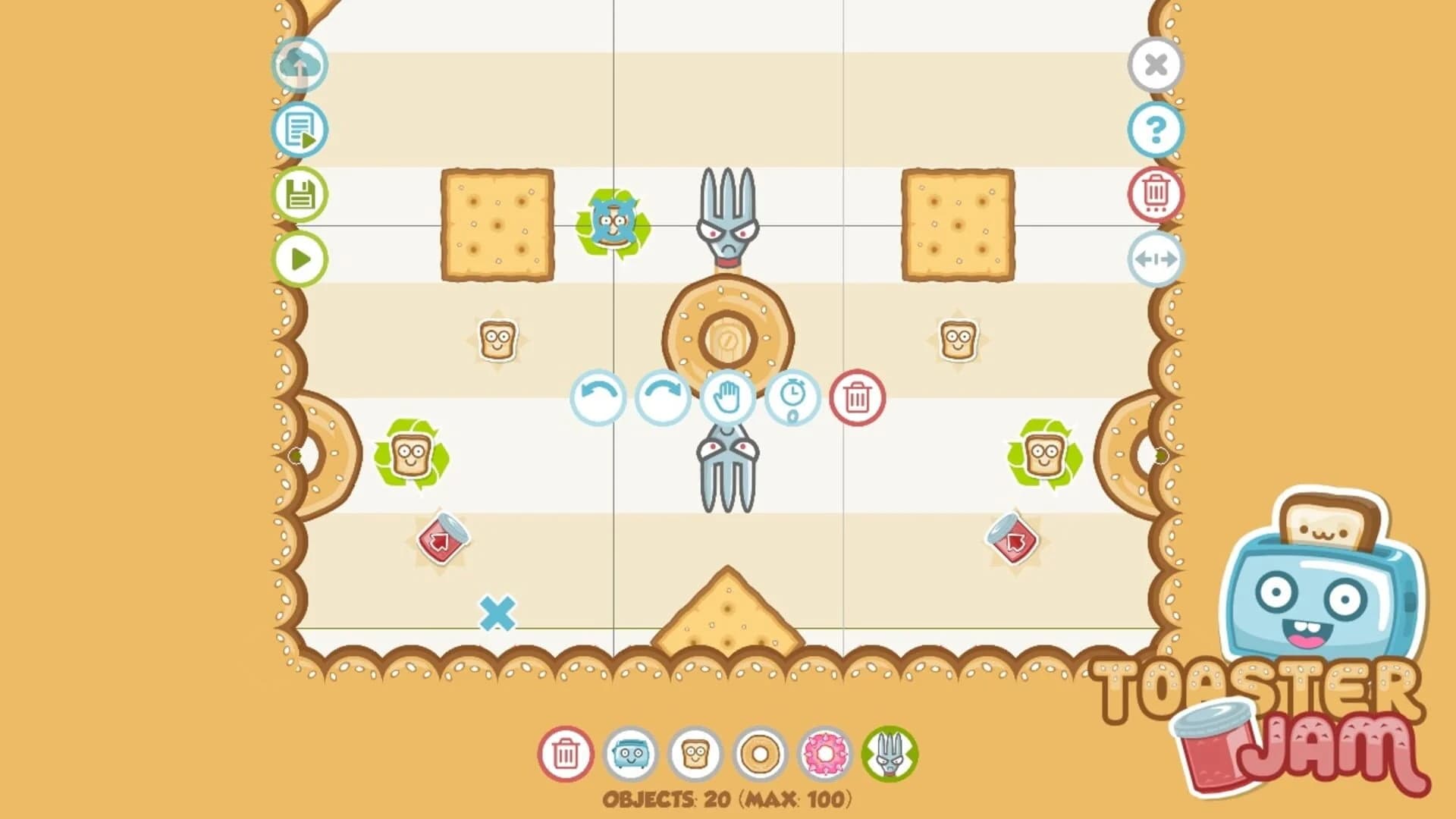Select the recycling toaster near the top
Image resolution: width=1456 pixels, height=819 pixels.
[x=613, y=224]
